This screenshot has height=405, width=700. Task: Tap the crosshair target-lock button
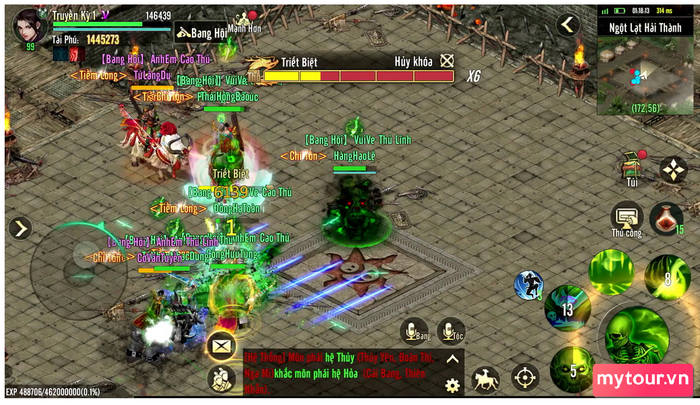click(x=525, y=377)
